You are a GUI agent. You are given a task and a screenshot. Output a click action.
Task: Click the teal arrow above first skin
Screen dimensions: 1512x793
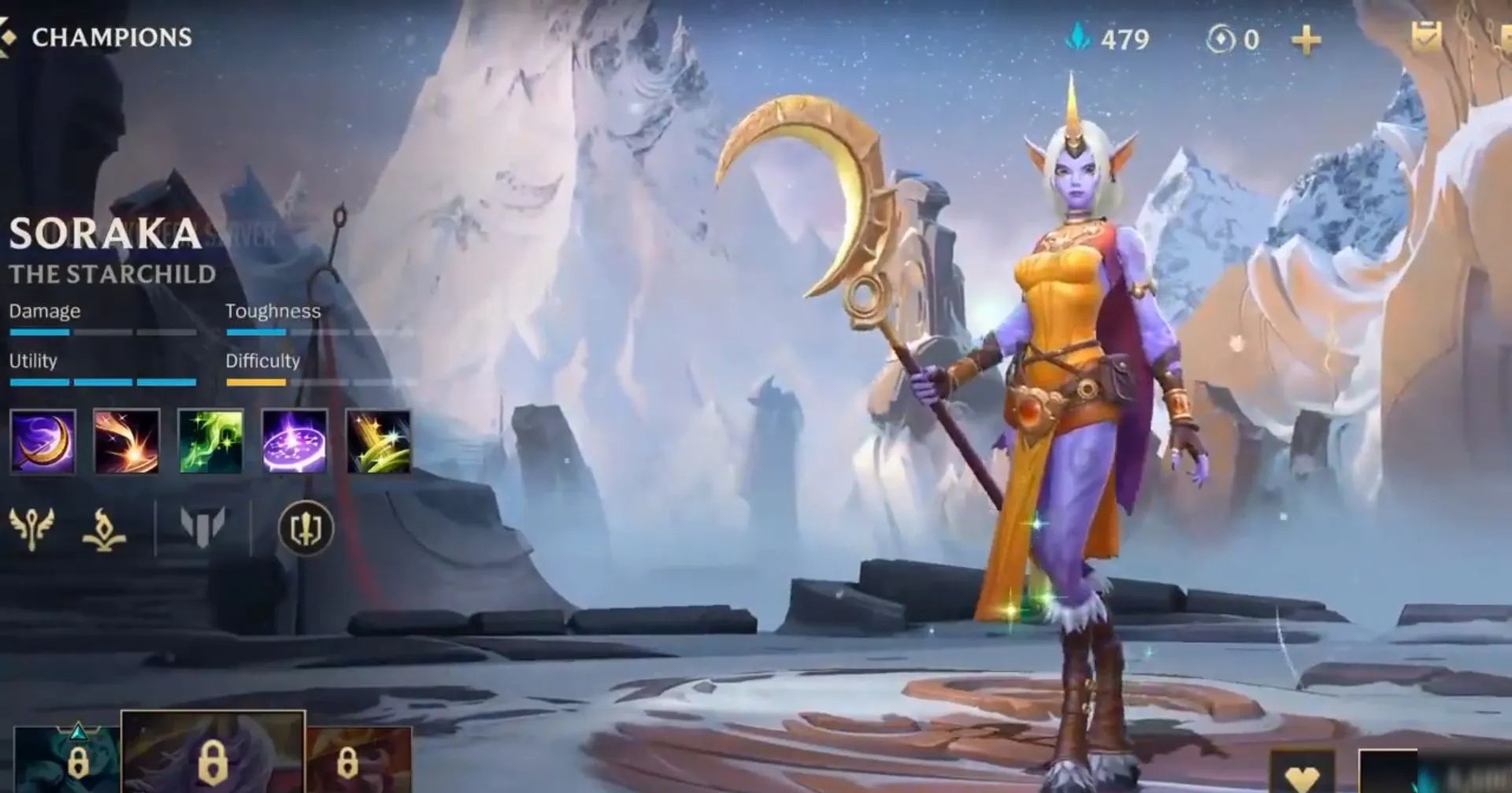(79, 731)
